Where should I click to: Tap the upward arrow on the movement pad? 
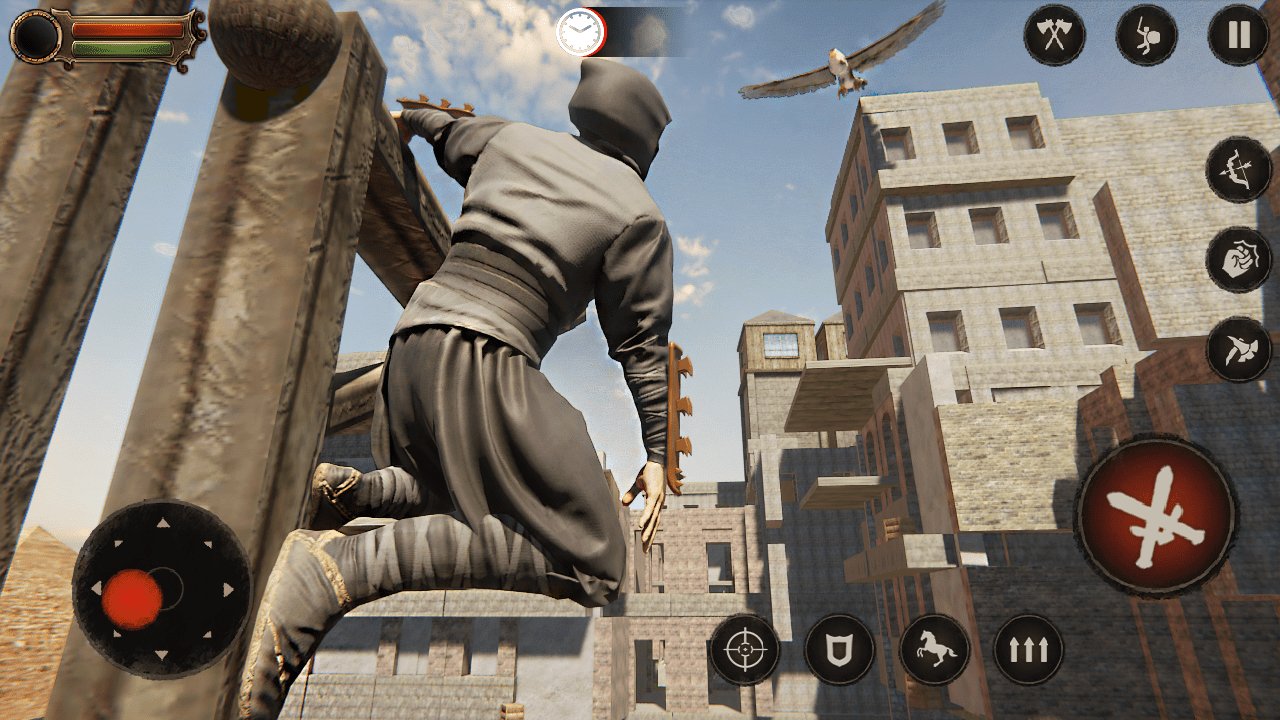coord(162,522)
